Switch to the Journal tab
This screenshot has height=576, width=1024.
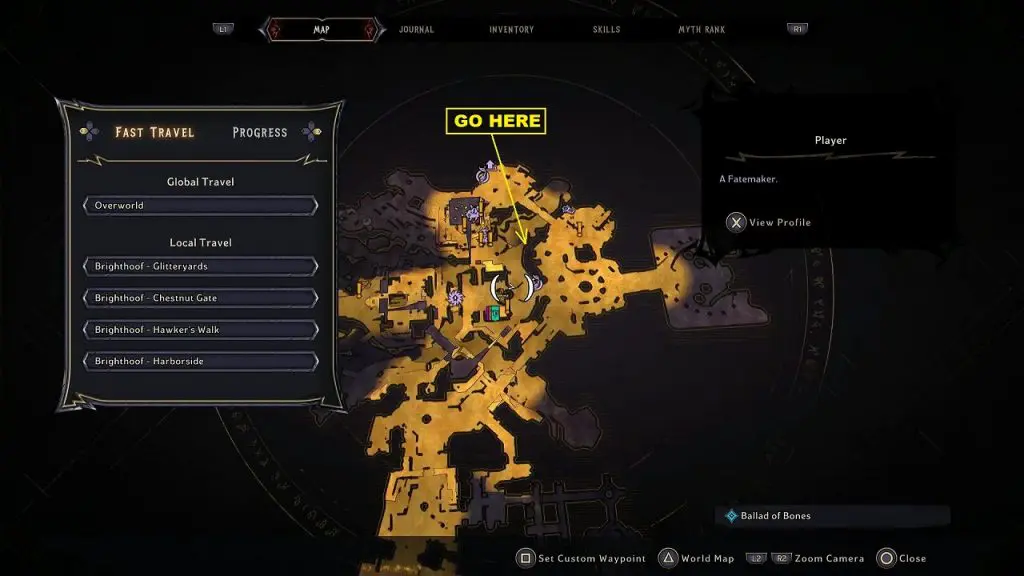coord(416,30)
